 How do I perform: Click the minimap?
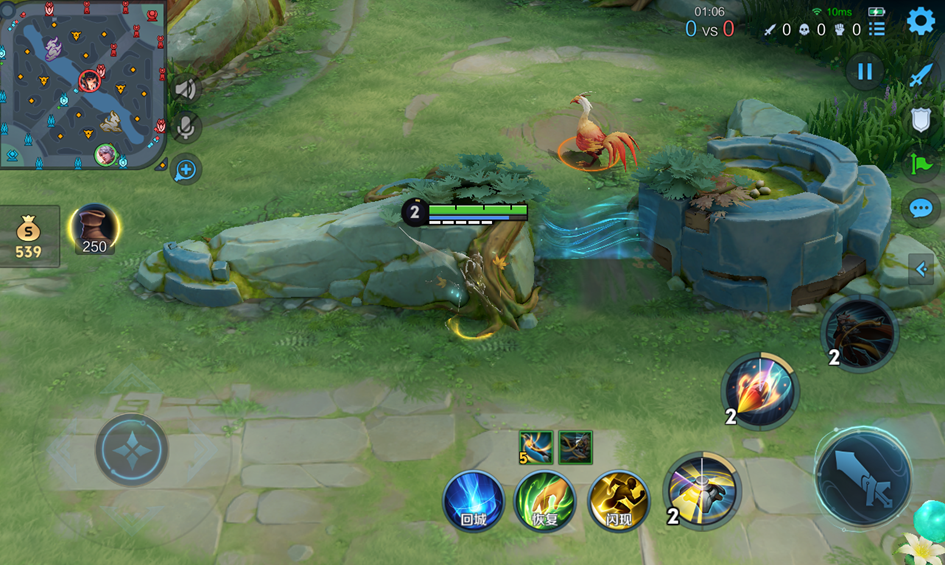[x=82, y=84]
